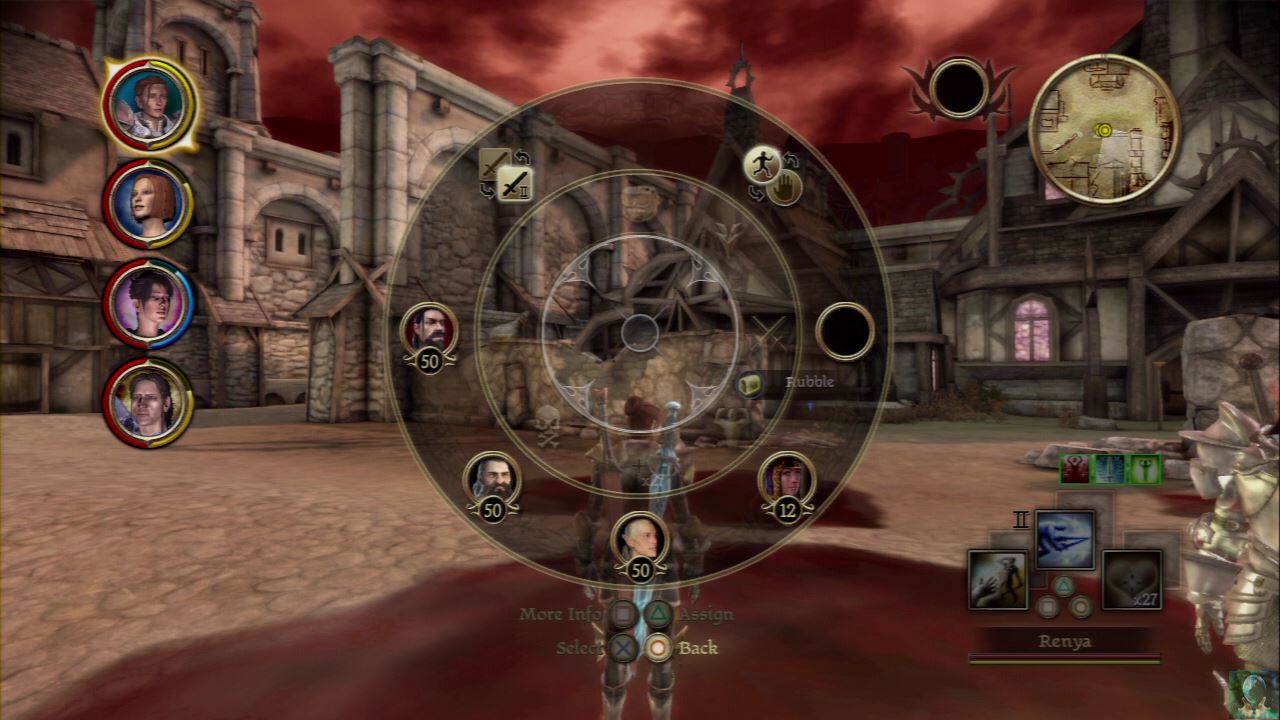Screen dimensions: 1280x720
Task: Inspect the green status effect icon
Action: 1144,469
